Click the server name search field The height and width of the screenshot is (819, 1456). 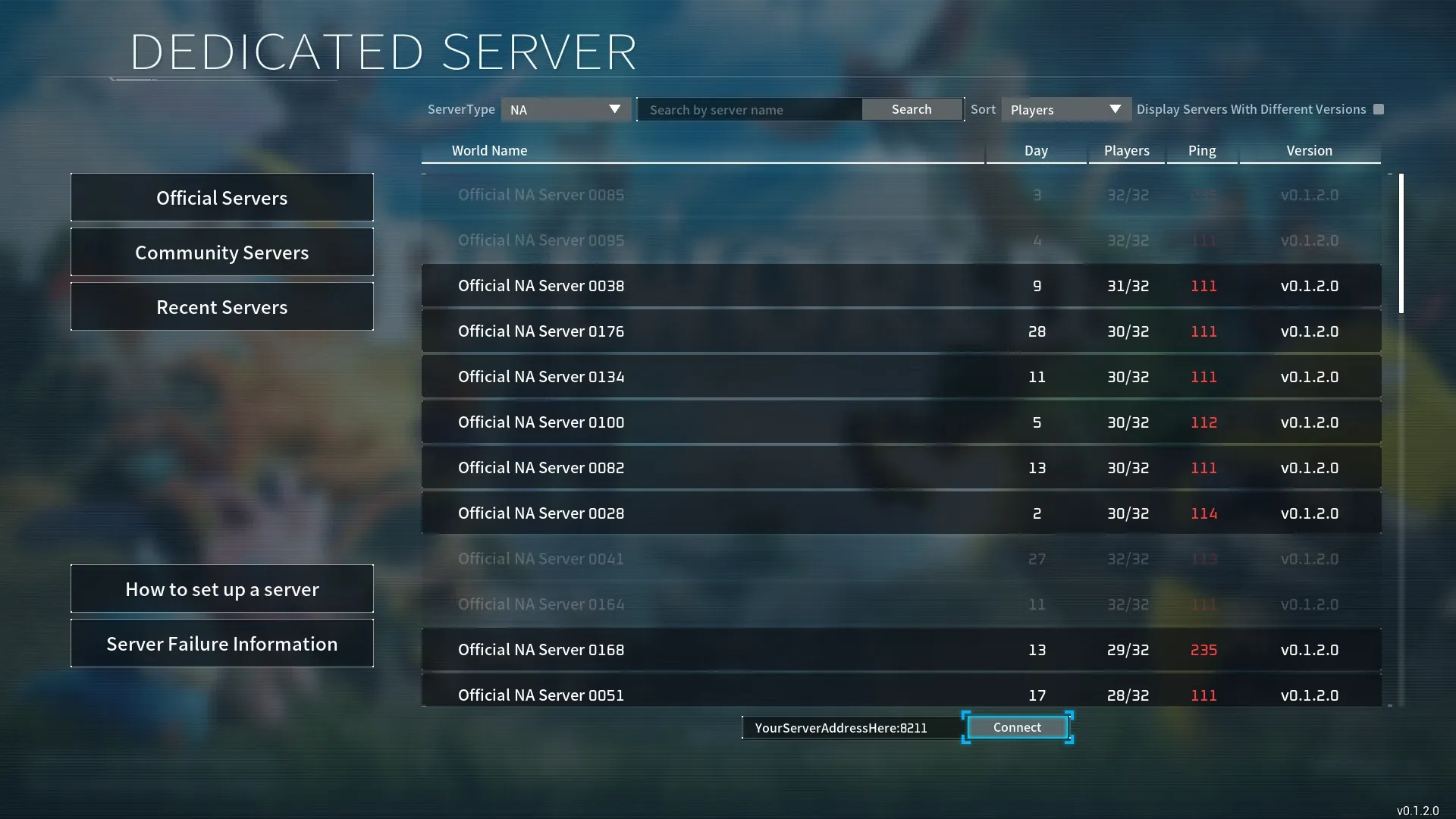tap(750, 109)
